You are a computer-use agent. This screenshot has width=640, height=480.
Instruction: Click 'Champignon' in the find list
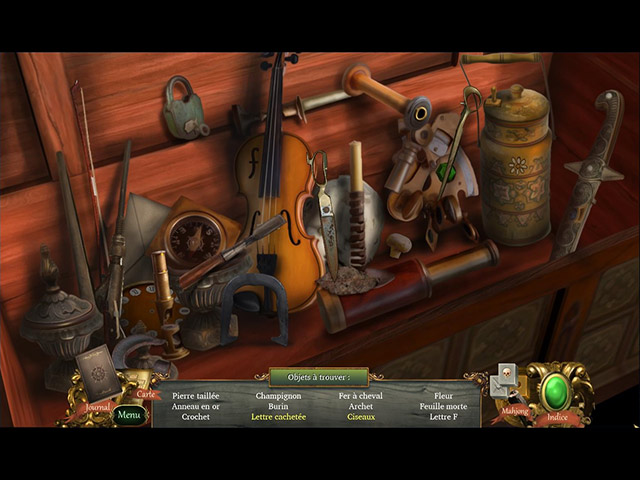tap(278, 396)
